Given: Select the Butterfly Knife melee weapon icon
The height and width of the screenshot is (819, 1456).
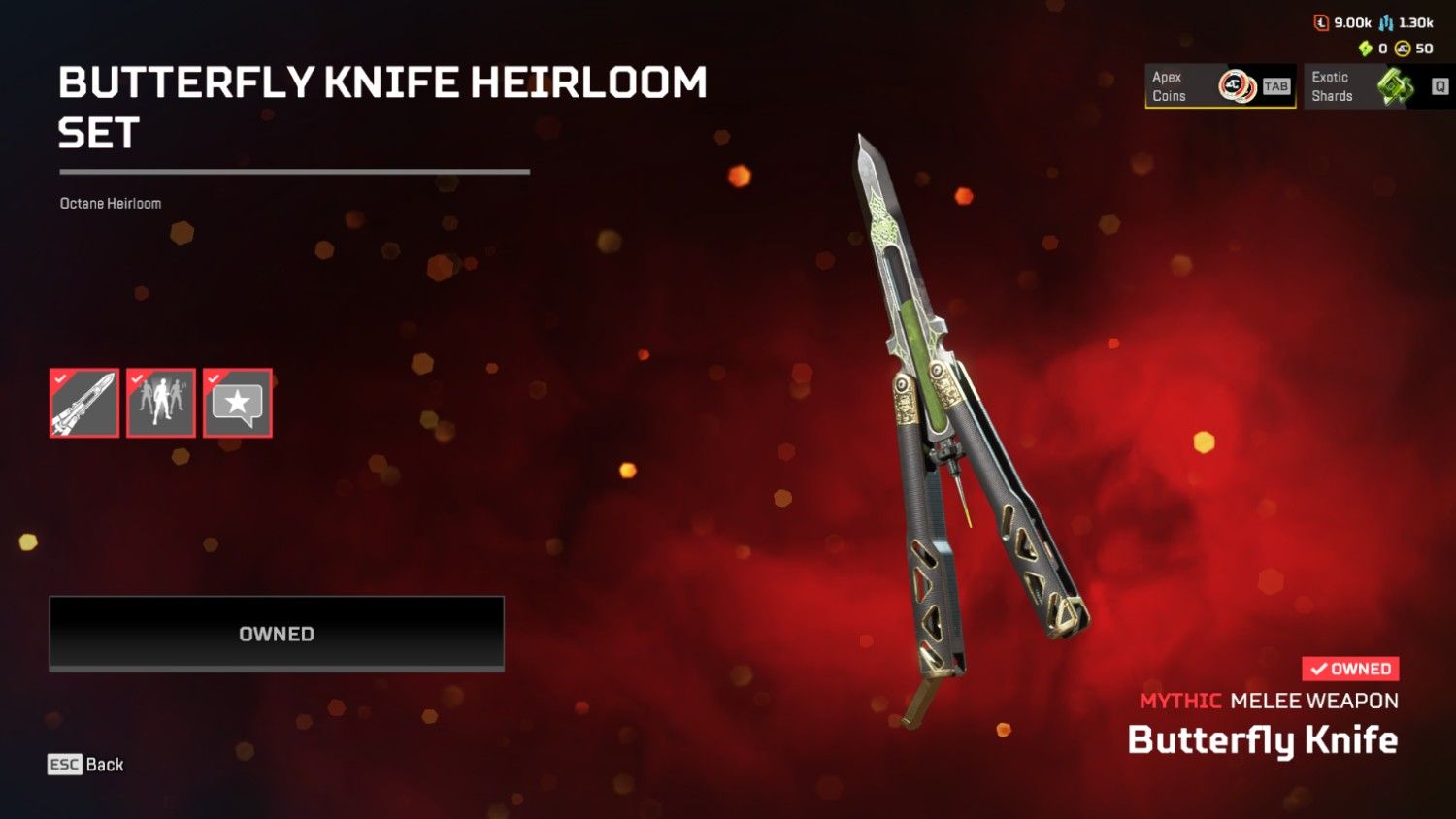Looking at the screenshot, I should [83, 403].
